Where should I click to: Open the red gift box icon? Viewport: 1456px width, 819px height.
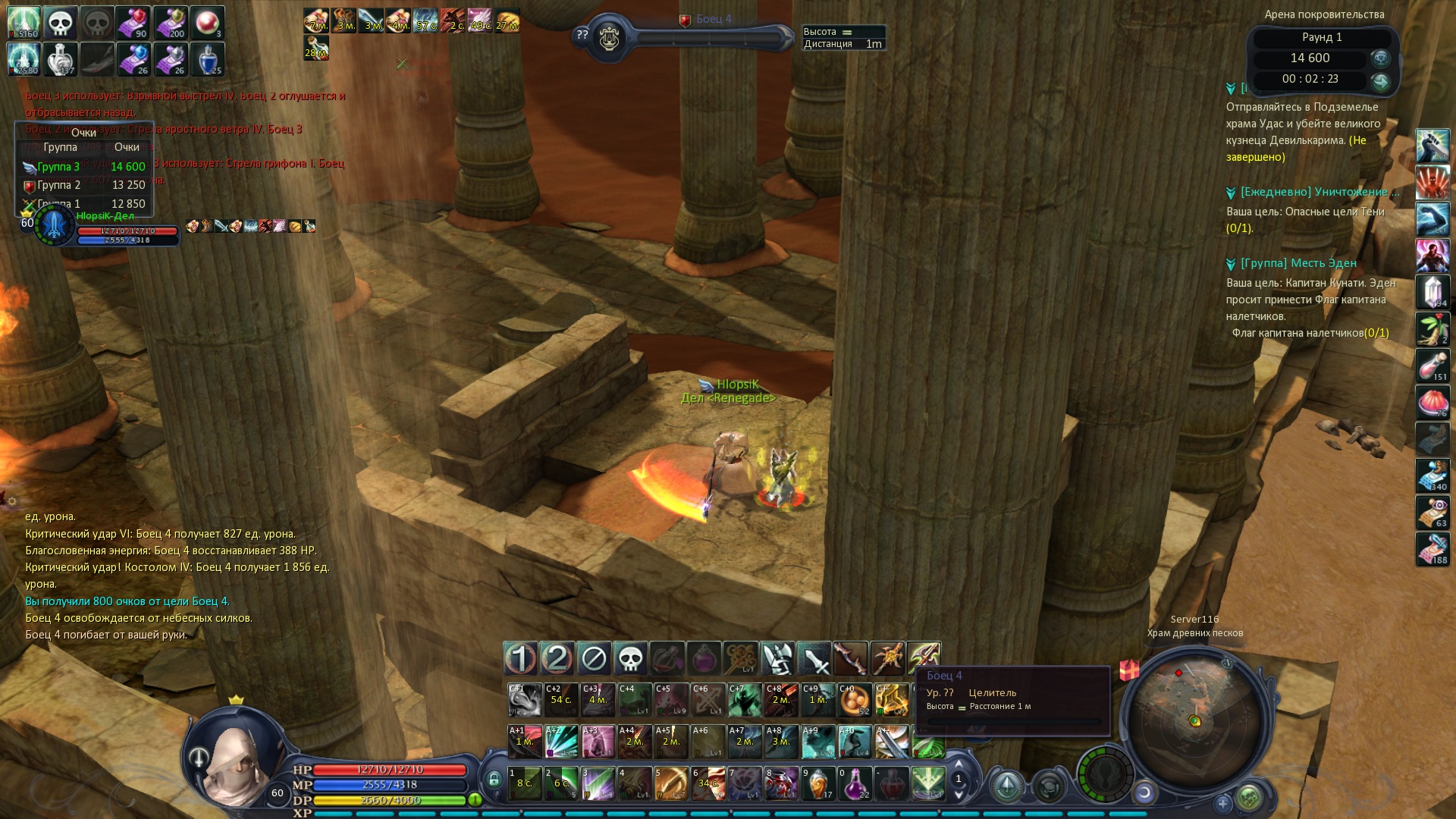[1129, 670]
